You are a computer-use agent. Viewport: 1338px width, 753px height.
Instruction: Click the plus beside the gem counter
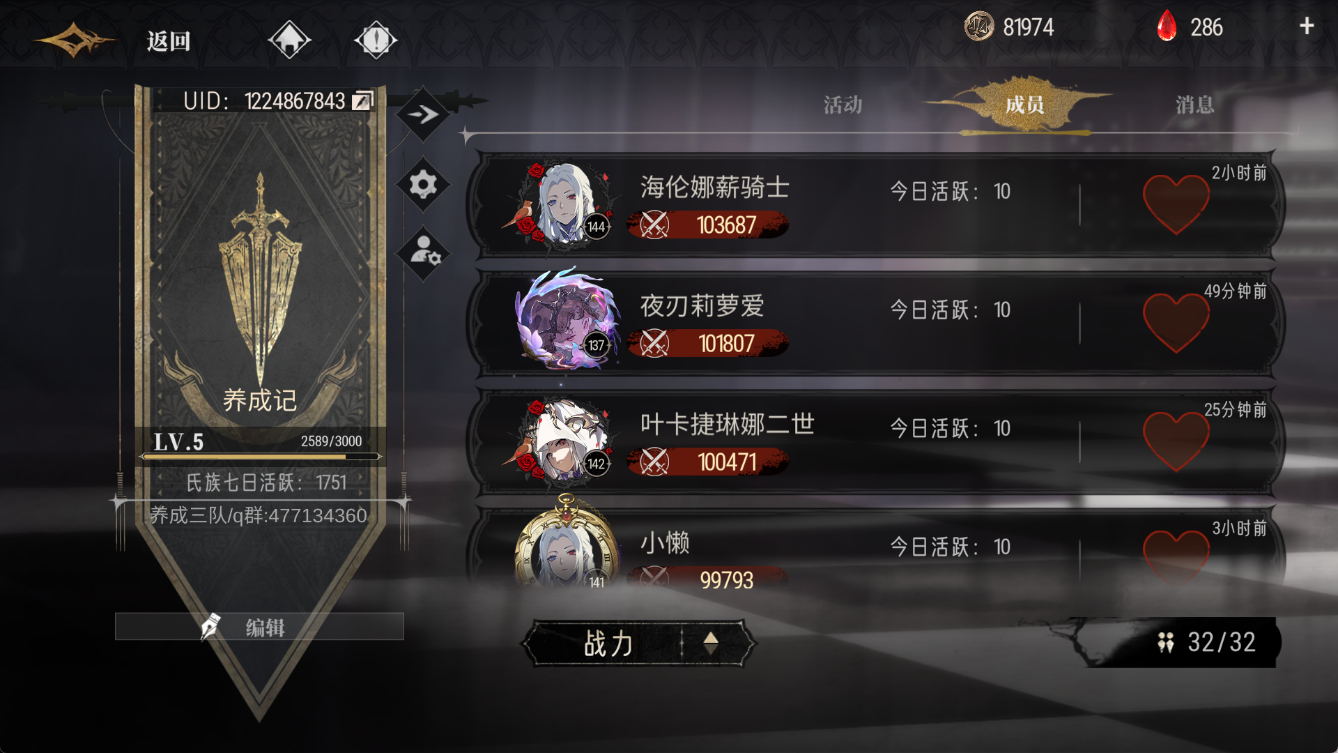(x=1306, y=27)
